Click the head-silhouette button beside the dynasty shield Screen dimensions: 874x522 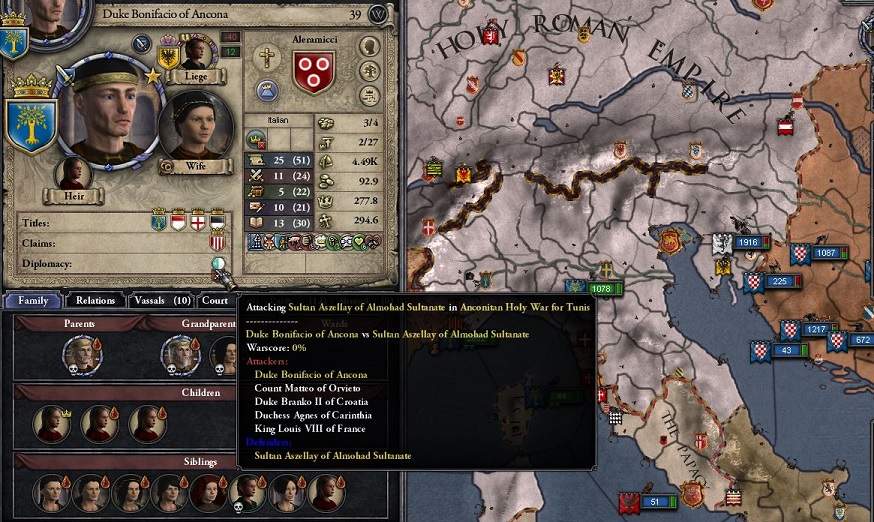[x=370, y=46]
